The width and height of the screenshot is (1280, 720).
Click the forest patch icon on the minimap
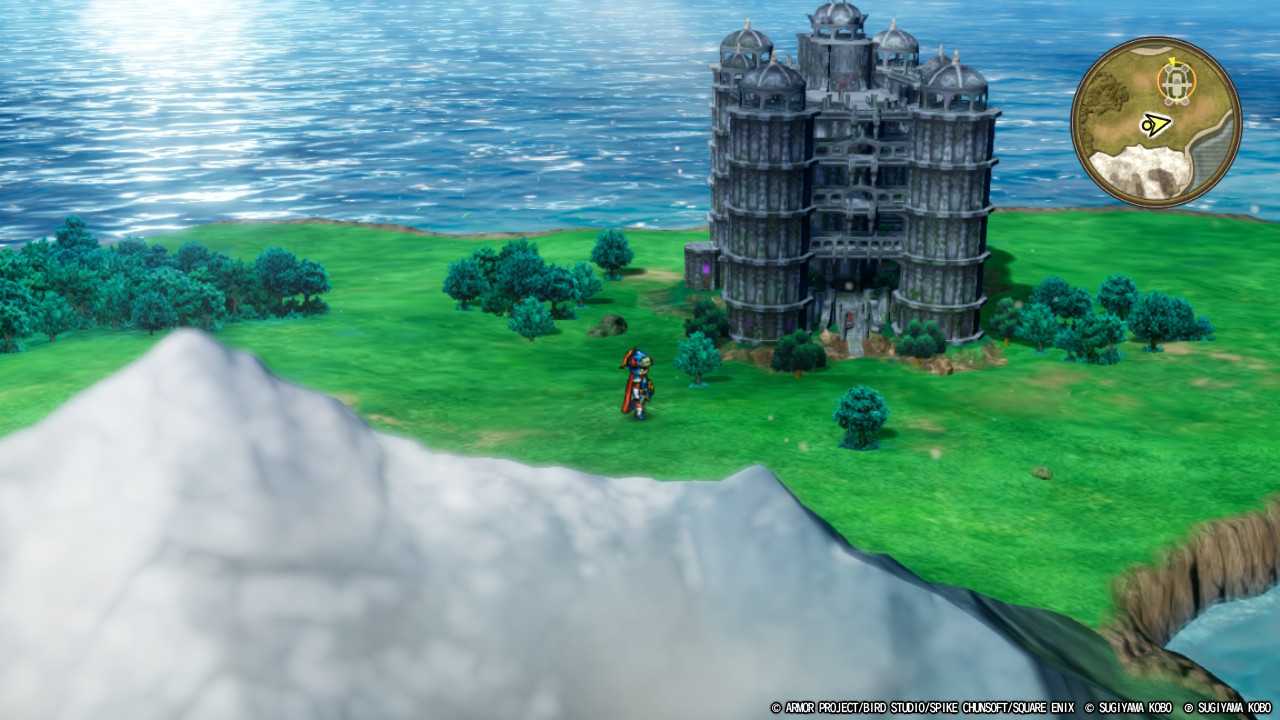tap(1108, 92)
